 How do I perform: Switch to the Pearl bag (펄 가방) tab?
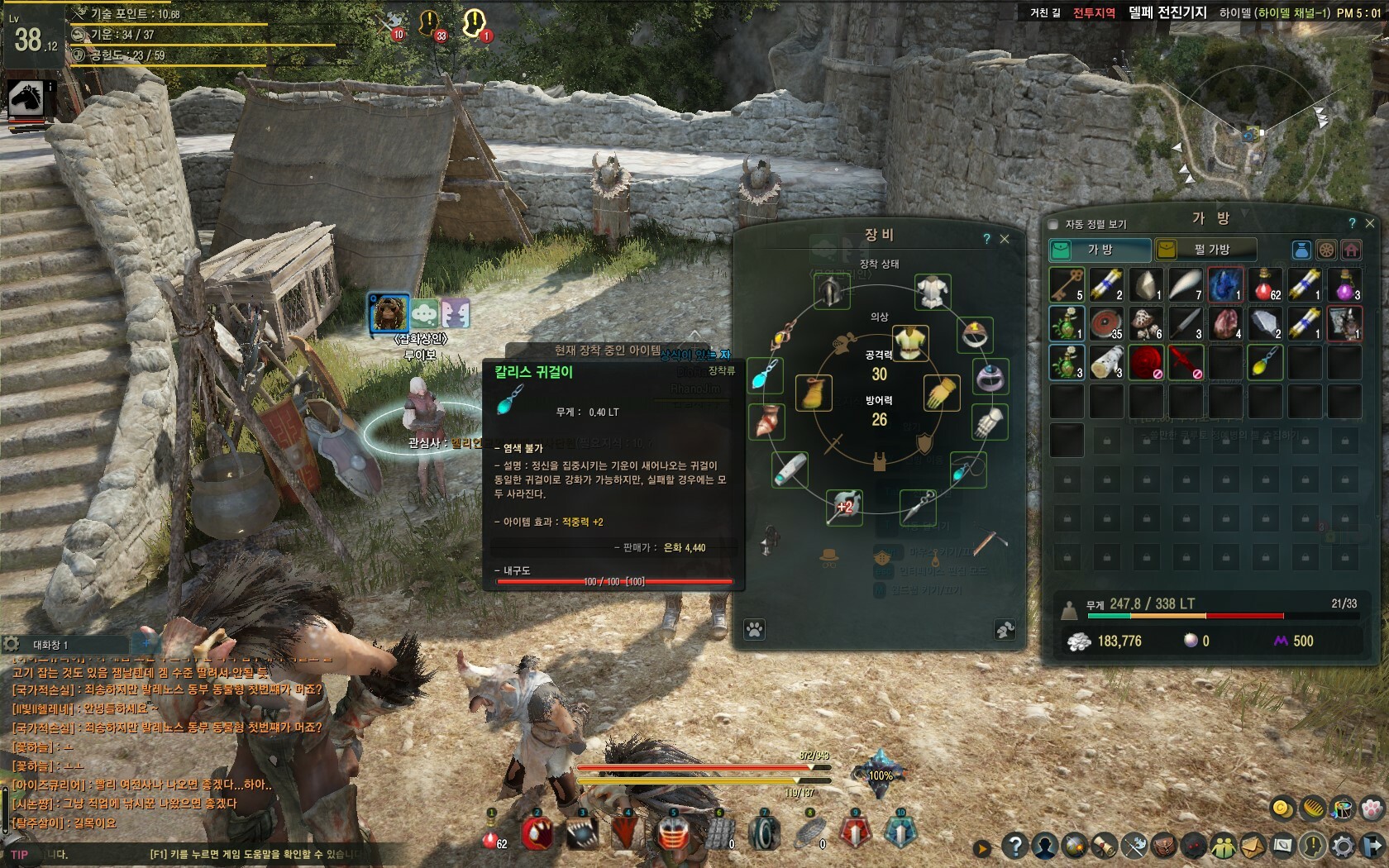click(1205, 249)
